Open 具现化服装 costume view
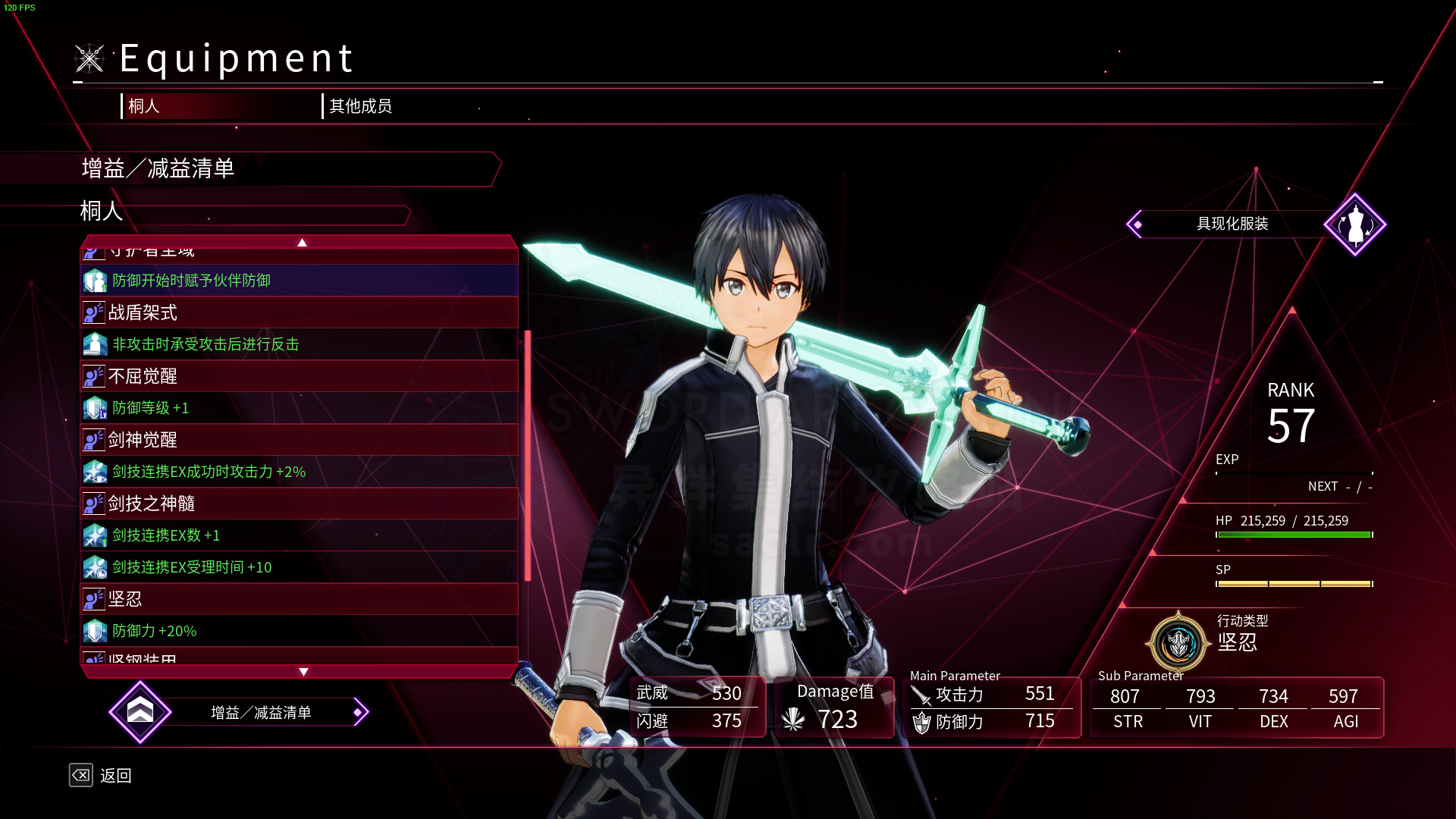This screenshot has height=819, width=1456. pyautogui.click(x=1232, y=224)
